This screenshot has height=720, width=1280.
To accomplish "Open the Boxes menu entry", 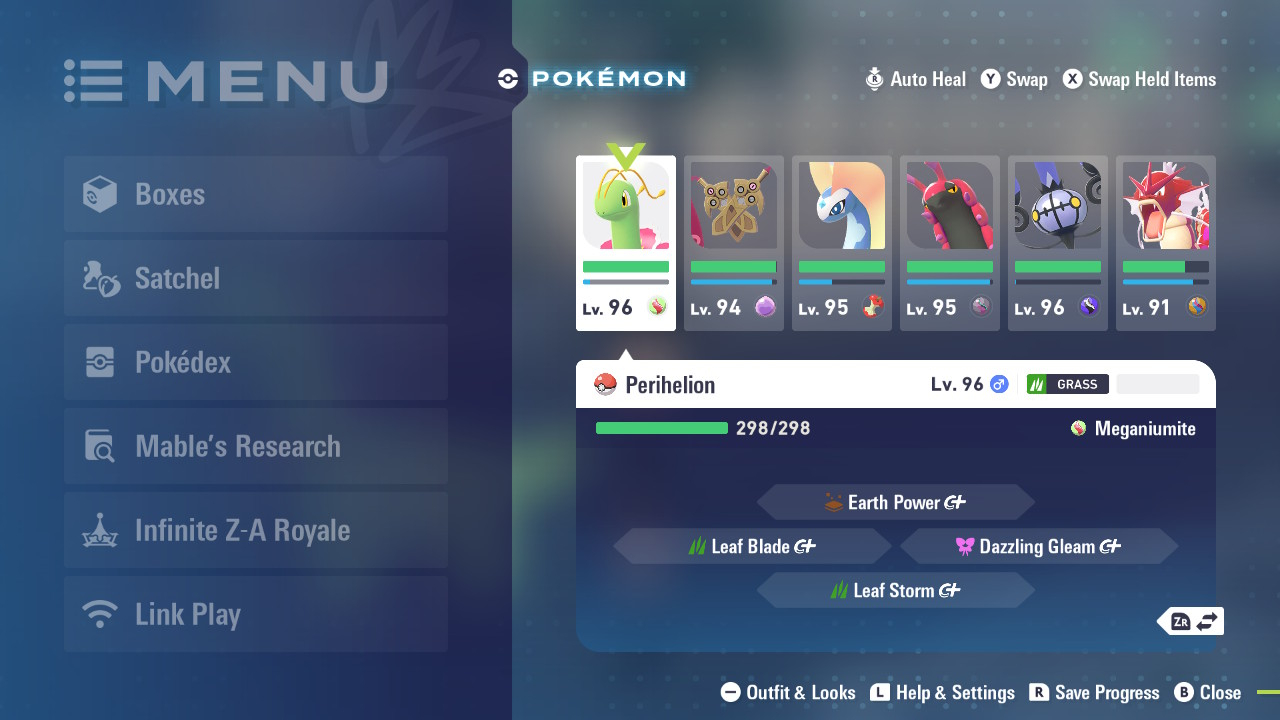I will 255,194.
